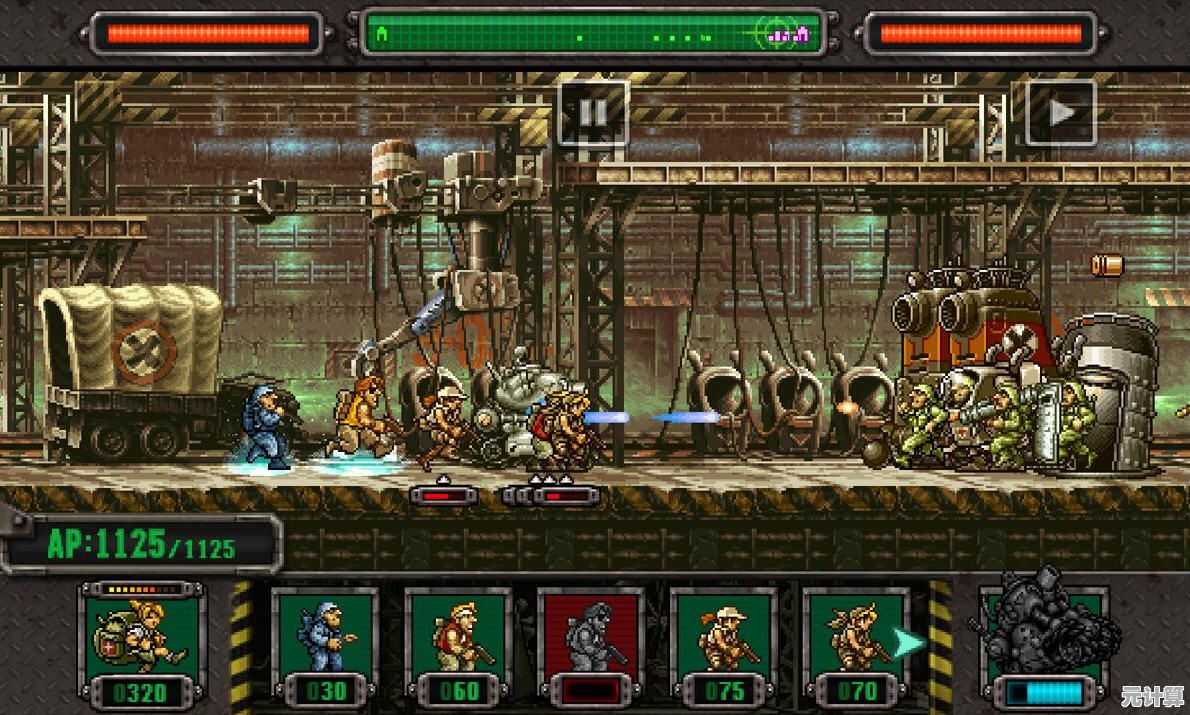The image size is (1190, 715).
Task: Toggle the fast-forward speed button
Action: pyautogui.click(x=1061, y=113)
